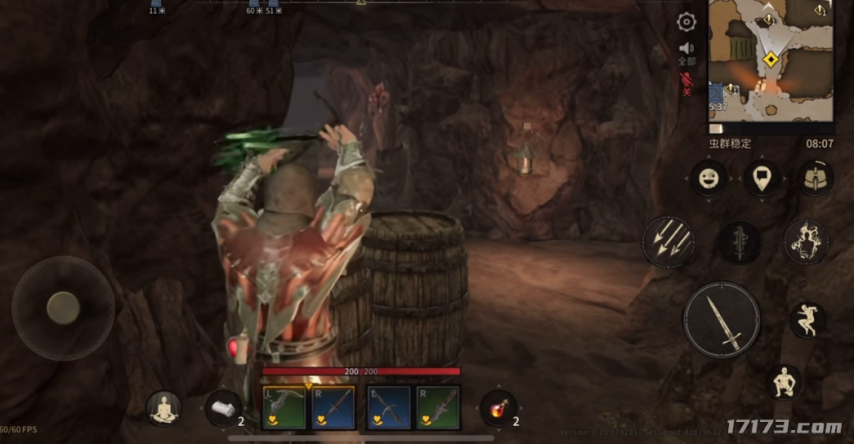Open the backpack inventory
The image size is (854, 444).
(816, 179)
